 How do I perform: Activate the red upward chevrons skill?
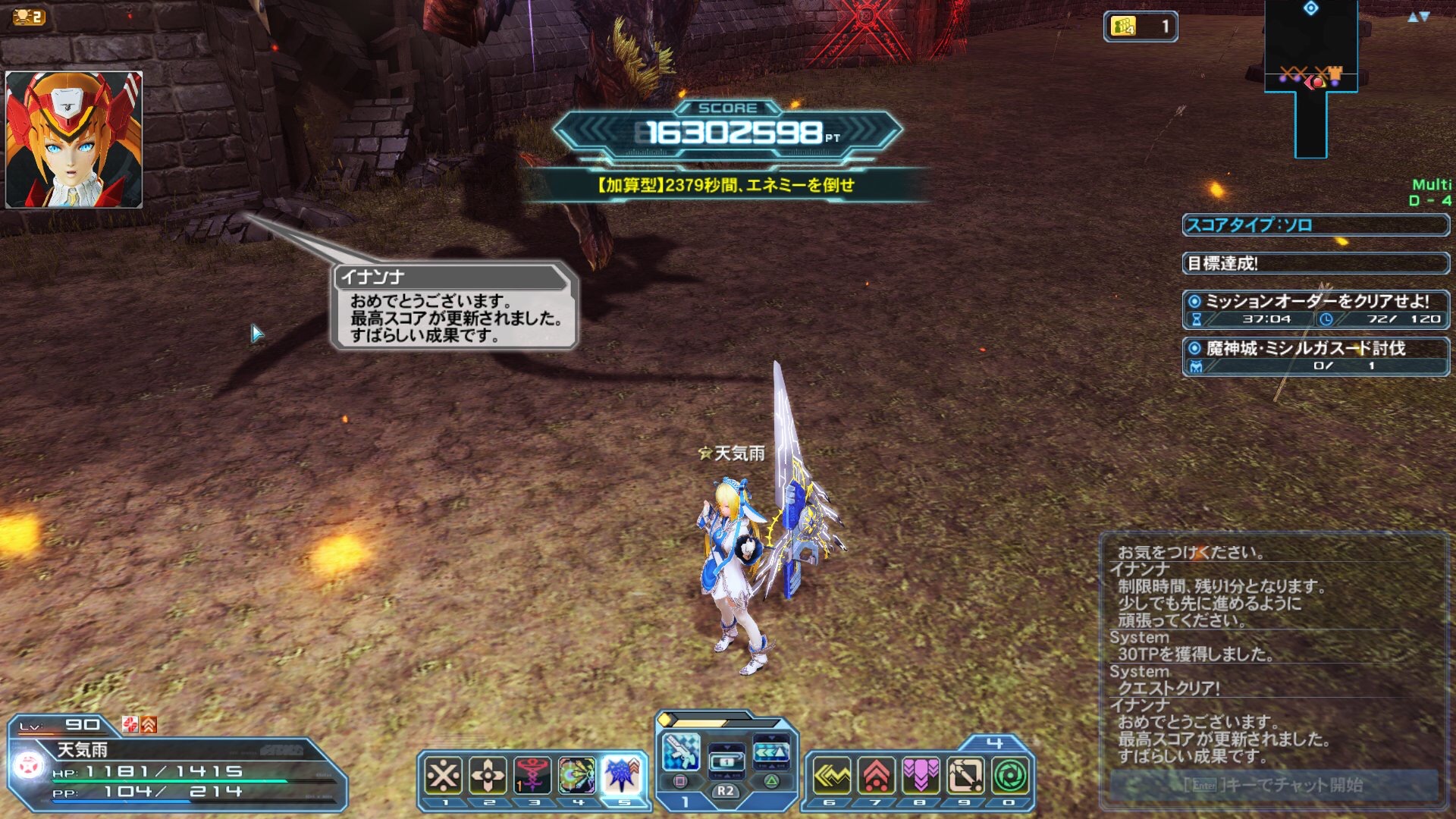click(876, 776)
